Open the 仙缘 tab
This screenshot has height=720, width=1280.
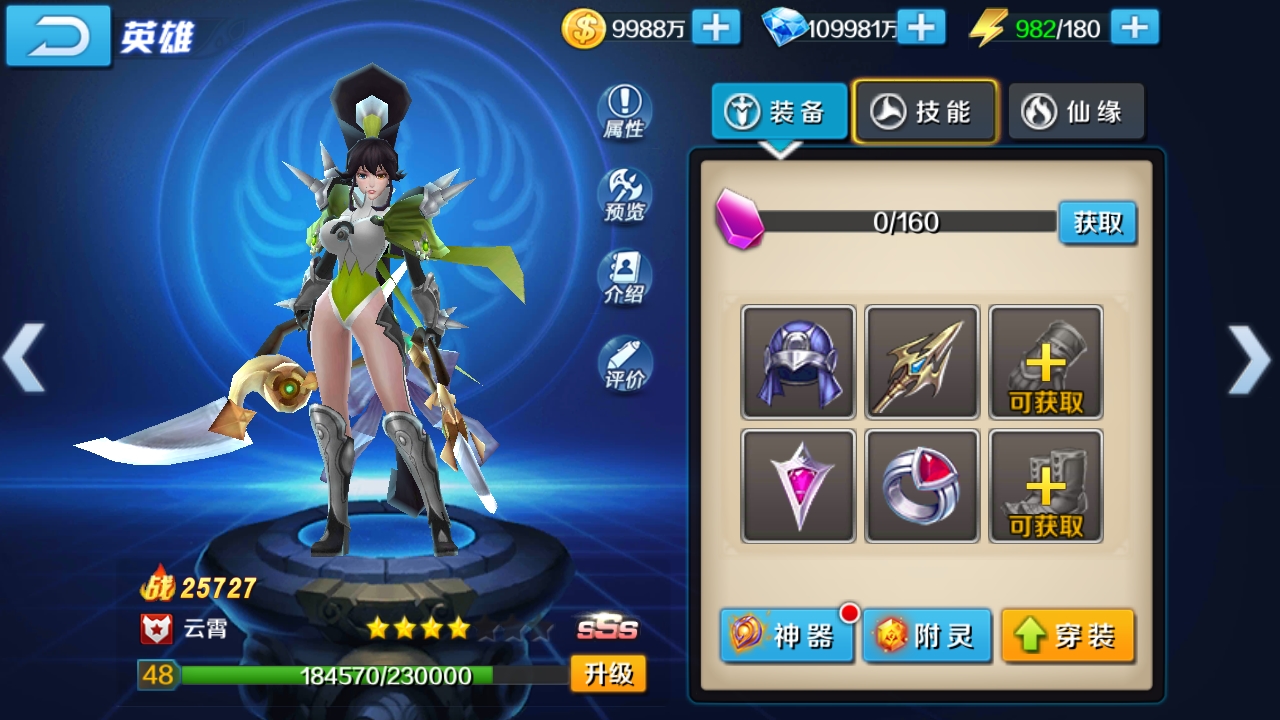[1076, 110]
